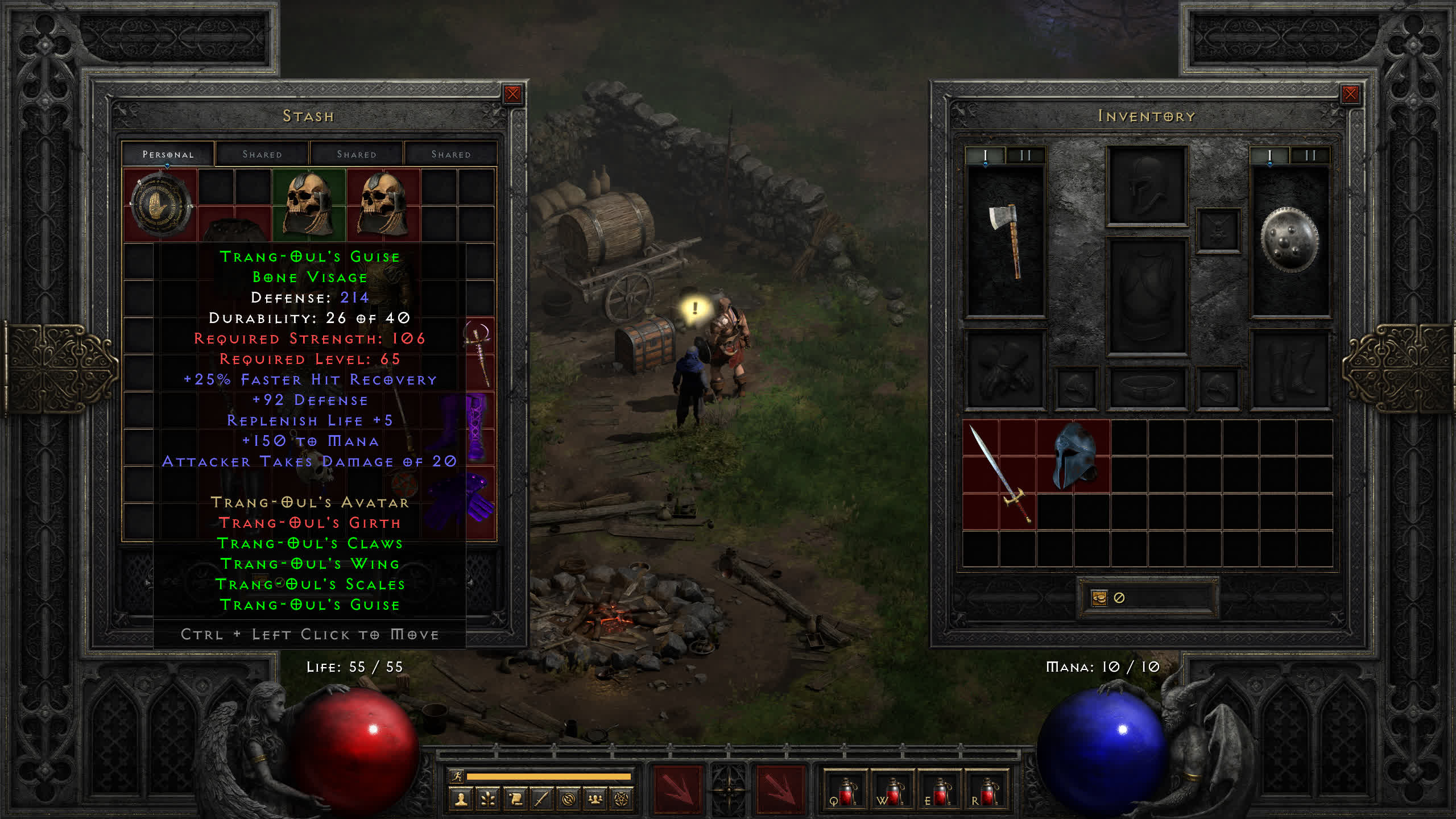Image resolution: width=1456 pixels, height=819 pixels.
Task: Pick up the red-highlighted skull helm
Action: (x=383, y=204)
